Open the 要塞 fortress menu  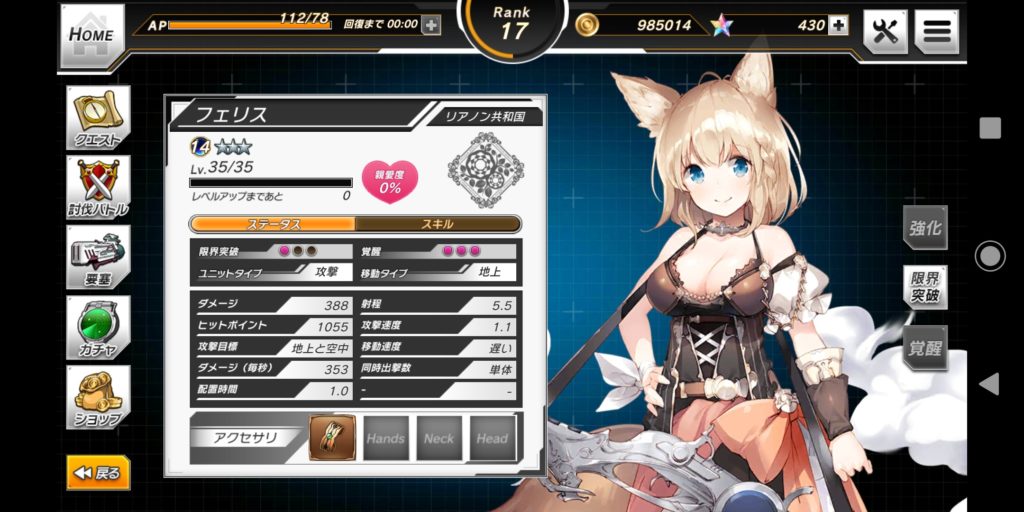point(98,257)
